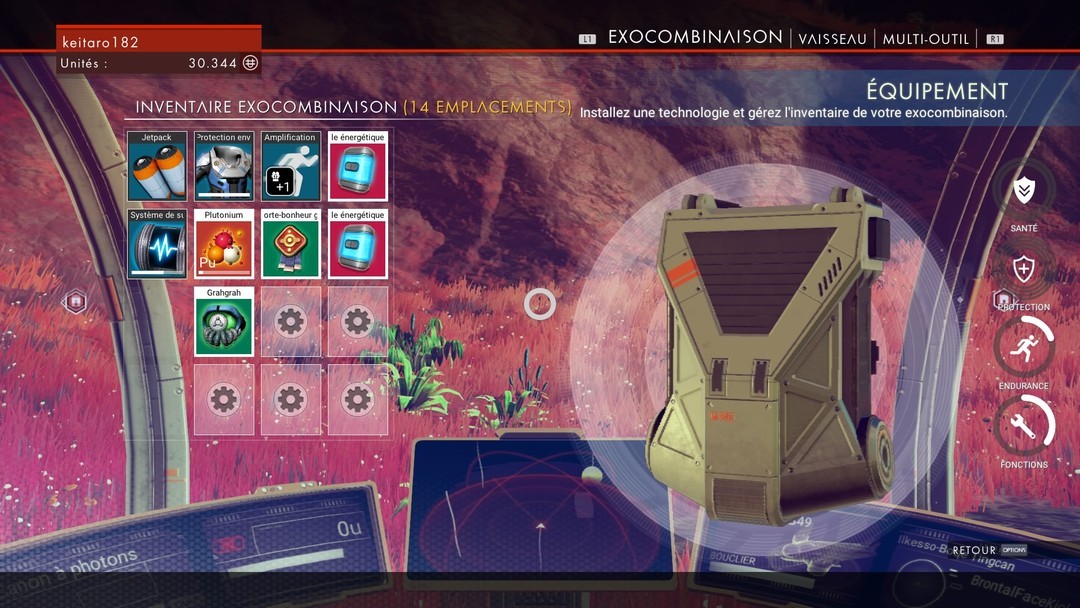Pick the Porte-bonheur item slot
The height and width of the screenshot is (608, 1080).
point(291,244)
